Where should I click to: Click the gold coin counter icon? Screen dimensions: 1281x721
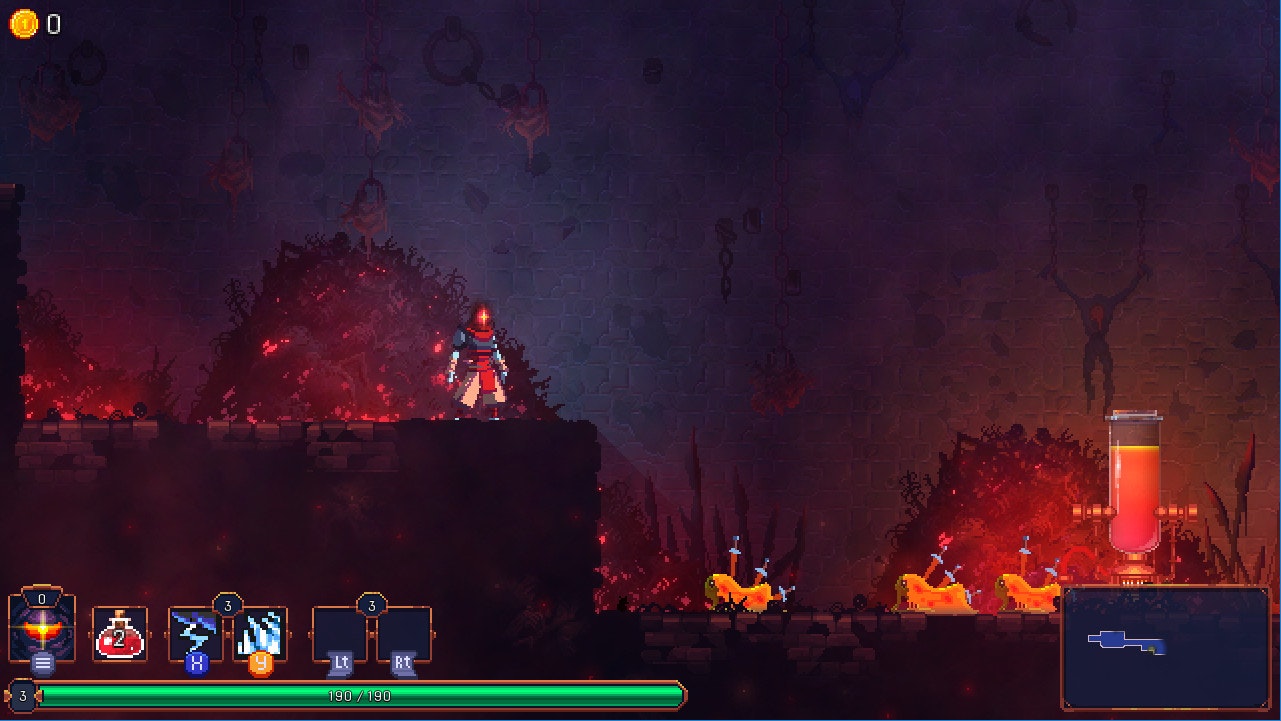(x=23, y=25)
